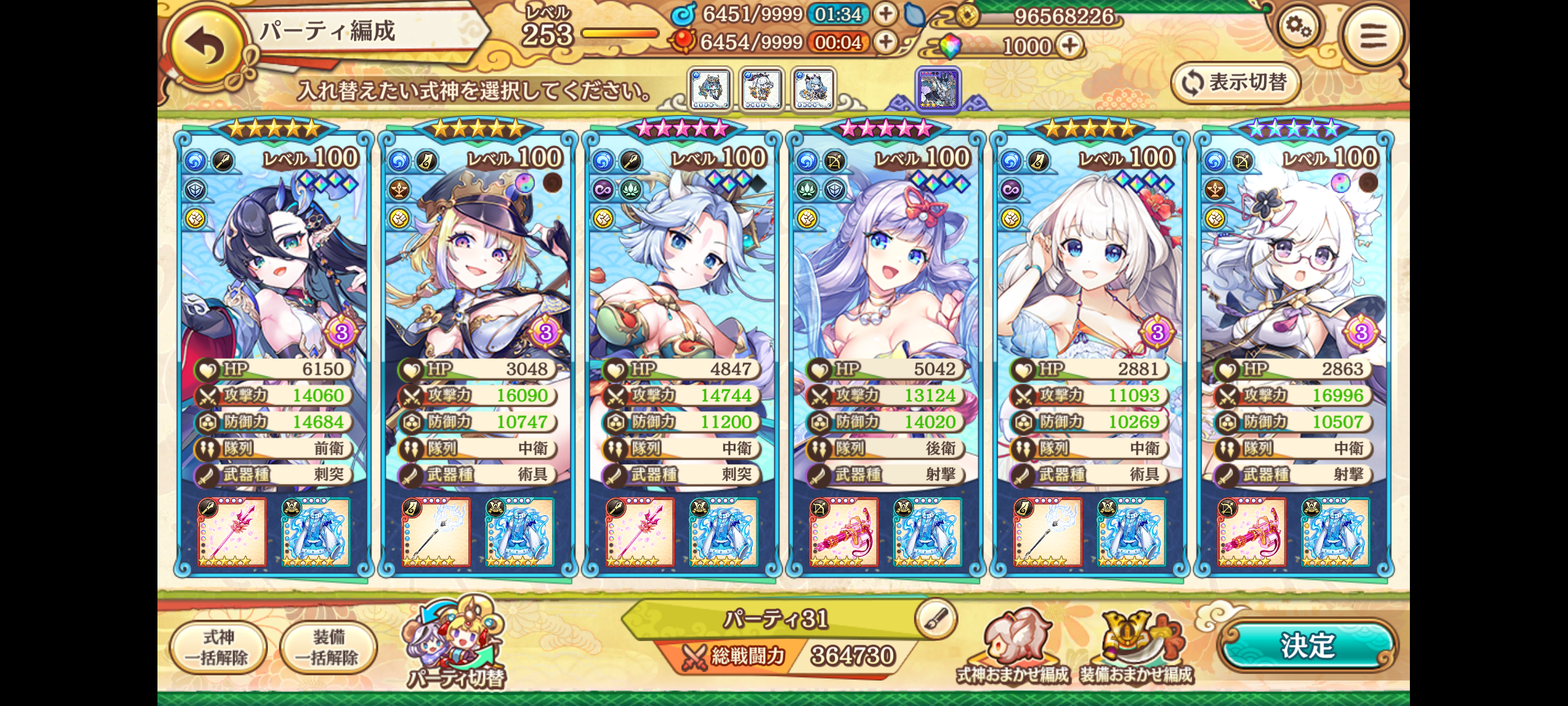The width and height of the screenshot is (1568, 706).
Task: Choose the glasses-wearing white-haired shikigami card
Action: click(x=1294, y=275)
